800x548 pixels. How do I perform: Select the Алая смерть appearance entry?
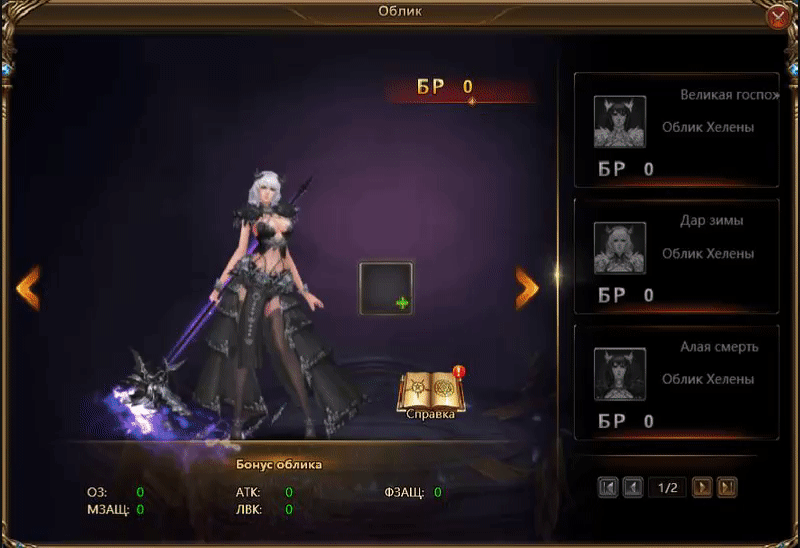(x=676, y=382)
